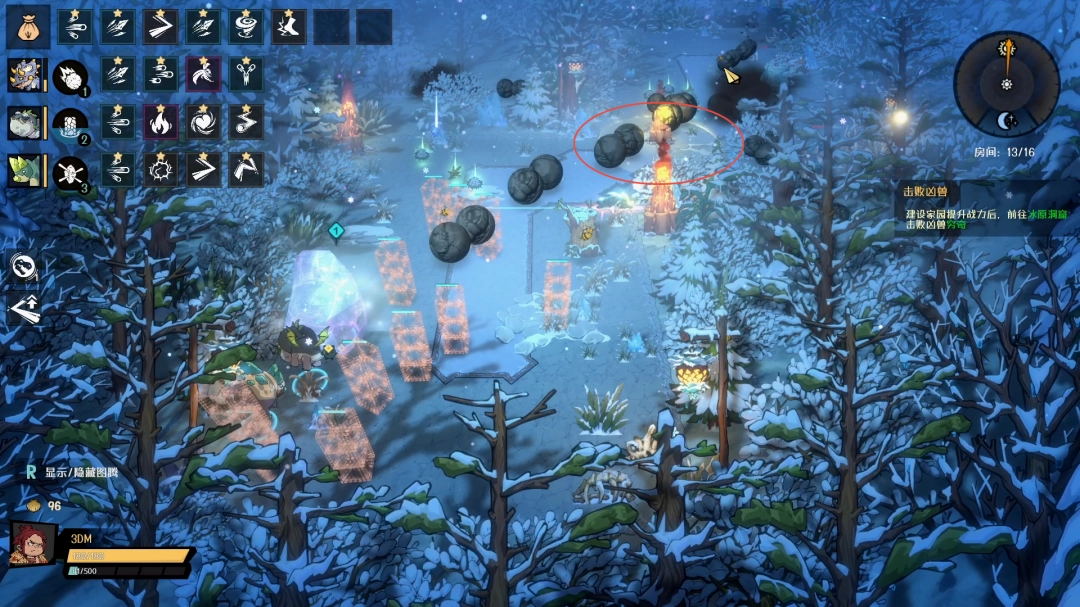Select the grey goggled beast portrait
This screenshot has width=1080, height=607.
coord(24,123)
